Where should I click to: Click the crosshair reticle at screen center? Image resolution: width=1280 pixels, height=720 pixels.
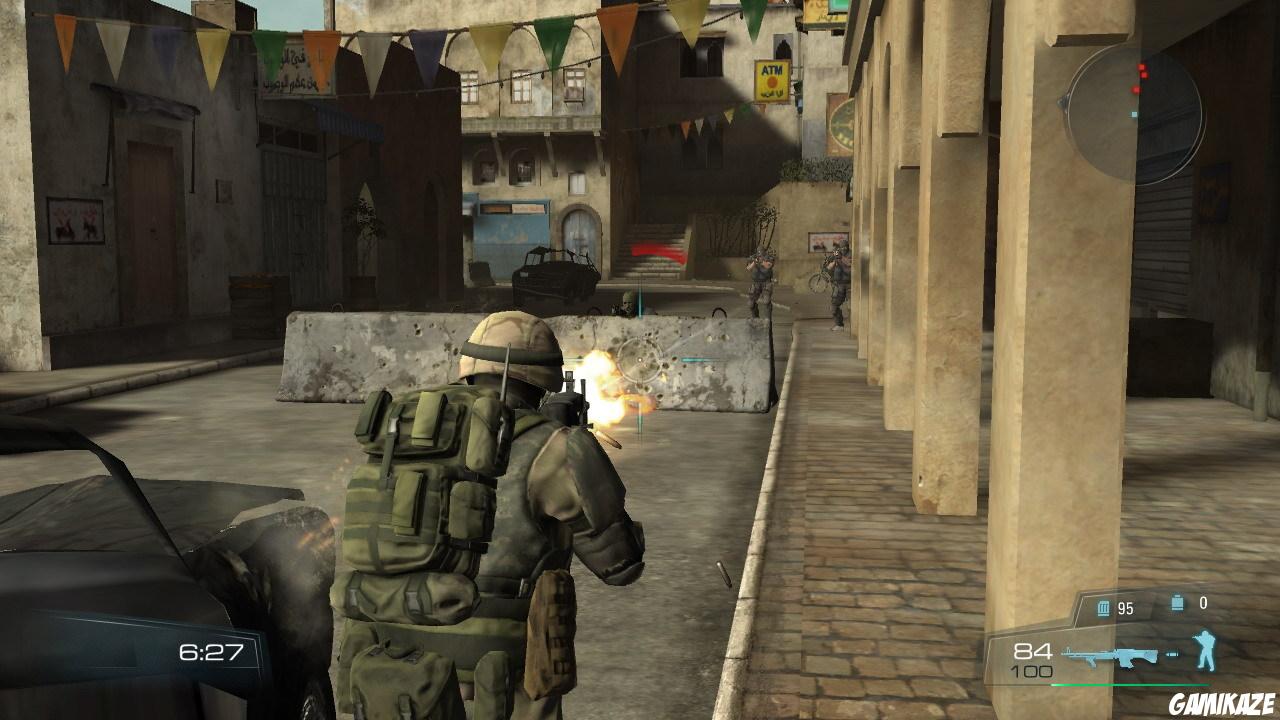click(x=639, y=362)
